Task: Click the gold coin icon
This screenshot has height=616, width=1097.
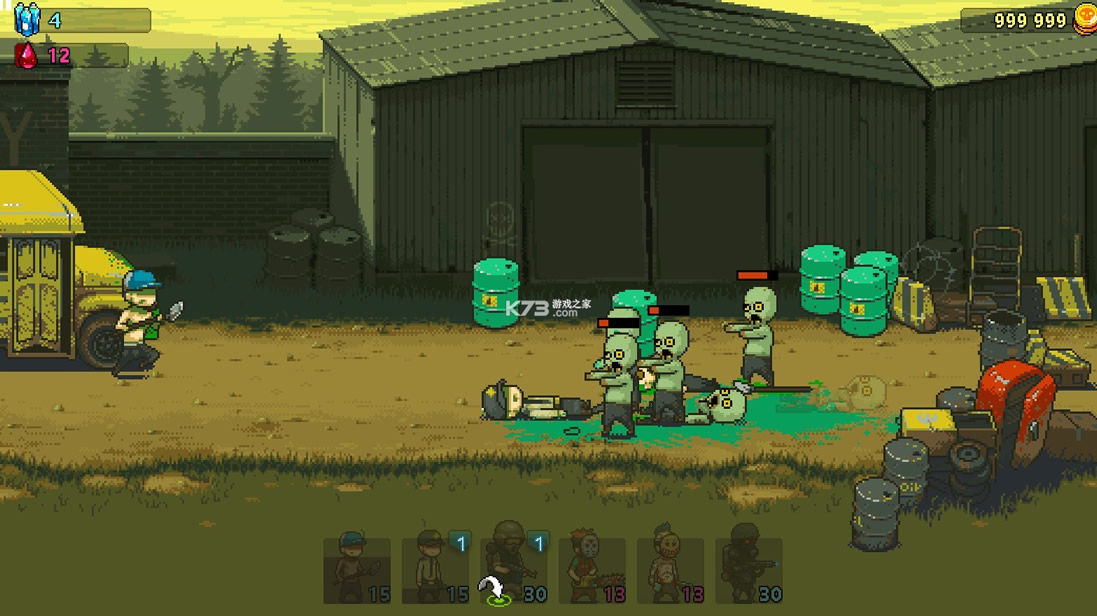Action: [x=1085, y=19]
